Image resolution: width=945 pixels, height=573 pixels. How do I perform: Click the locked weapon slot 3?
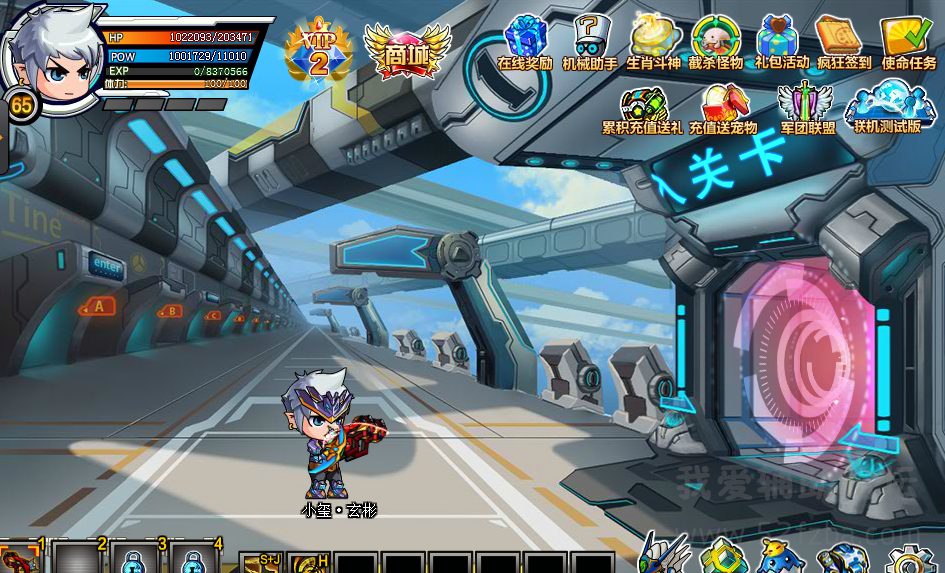(135, 558)
